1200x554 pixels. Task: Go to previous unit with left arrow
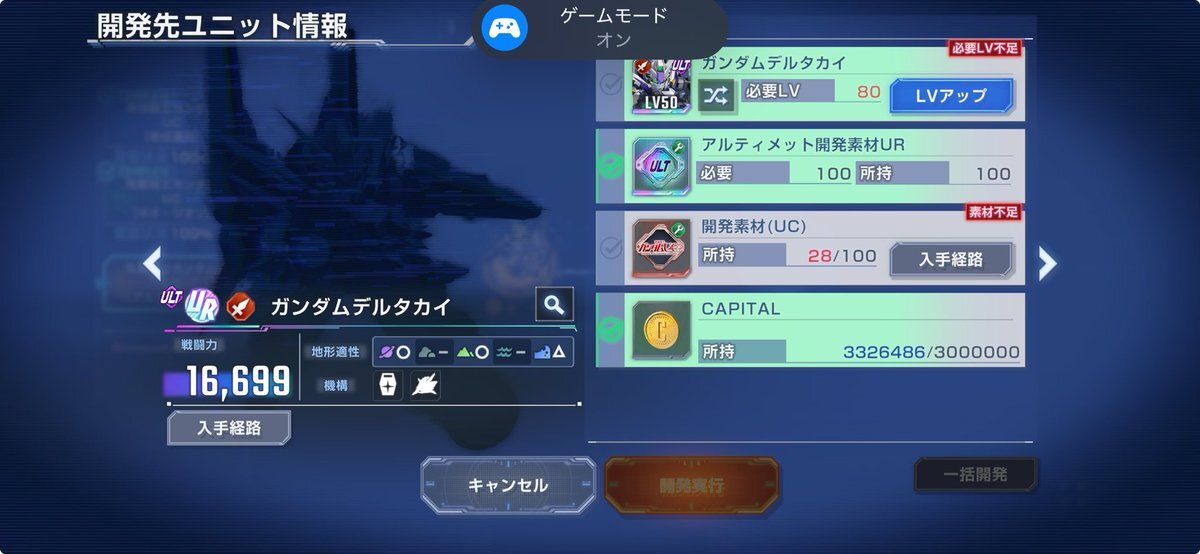[x=152, y=263]
